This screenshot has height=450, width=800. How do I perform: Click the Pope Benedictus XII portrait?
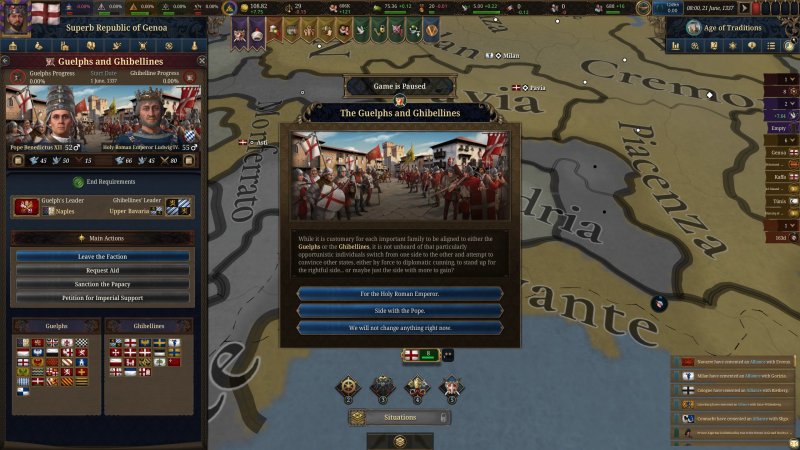[x=44, y=117]
